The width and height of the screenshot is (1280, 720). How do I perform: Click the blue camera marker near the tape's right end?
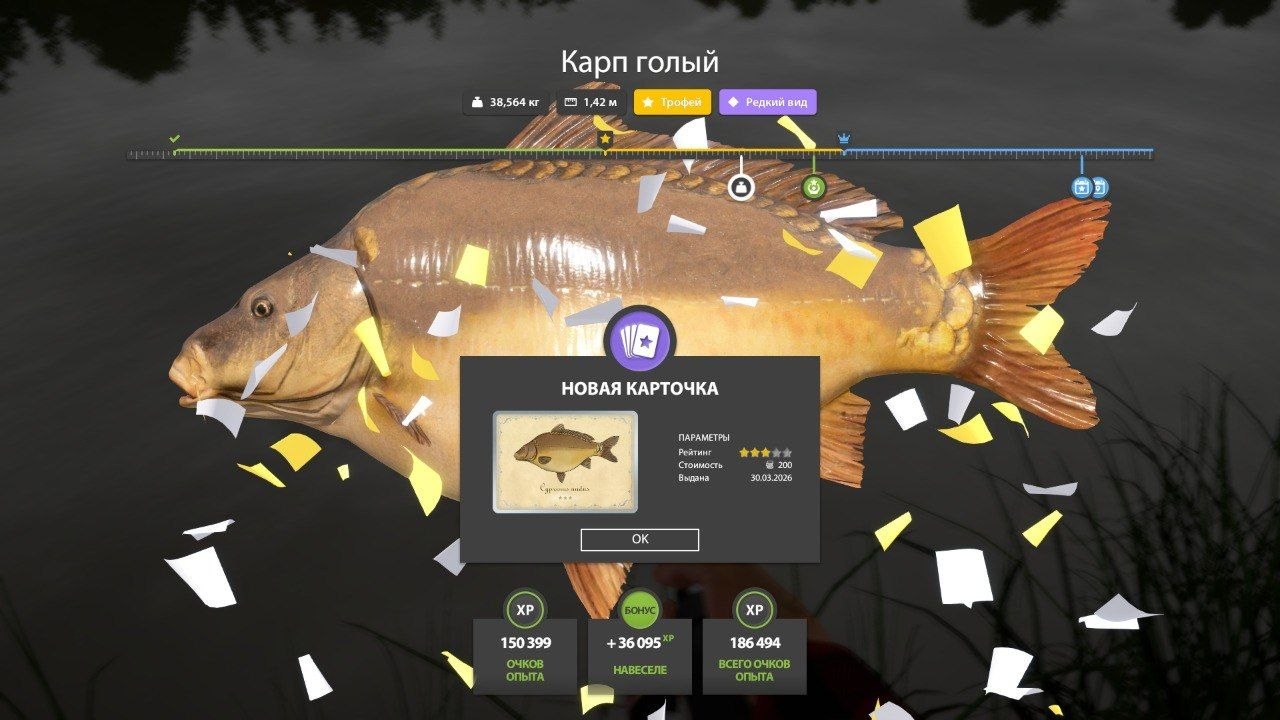(1079, 186)
